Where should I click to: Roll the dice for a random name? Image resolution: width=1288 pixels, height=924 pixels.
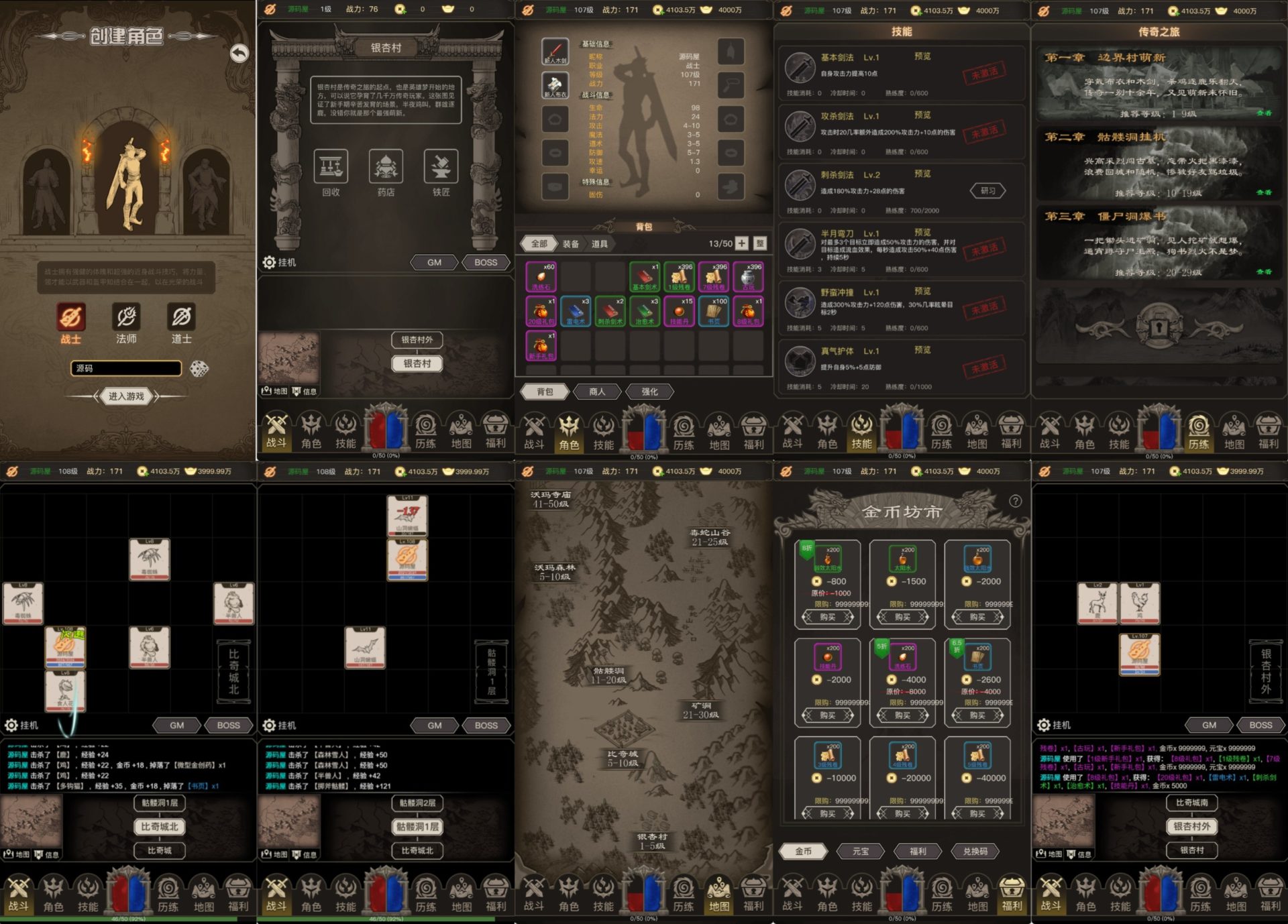(x=199, y=368)
